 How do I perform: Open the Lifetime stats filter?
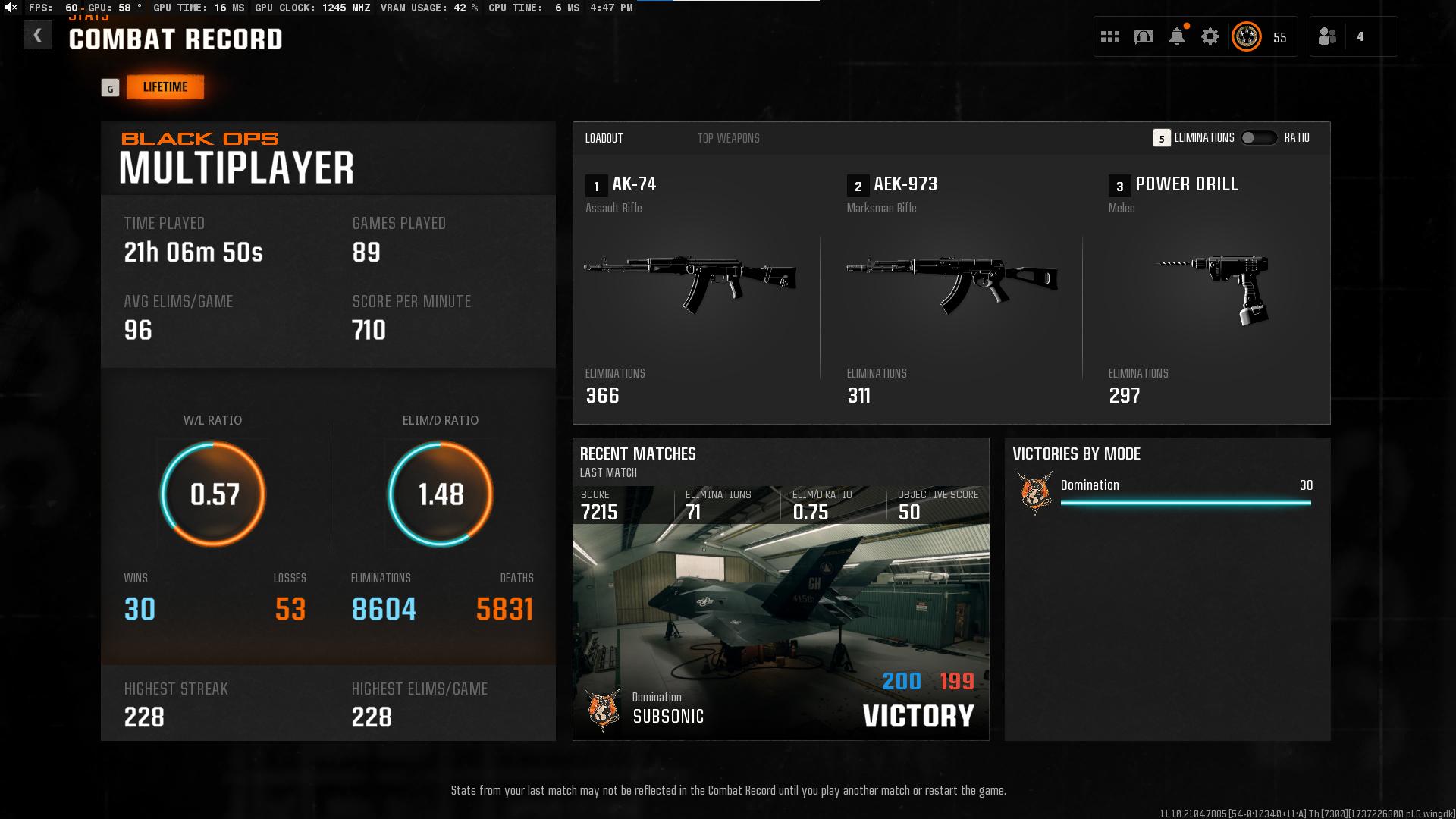click(x=165, y=86)
